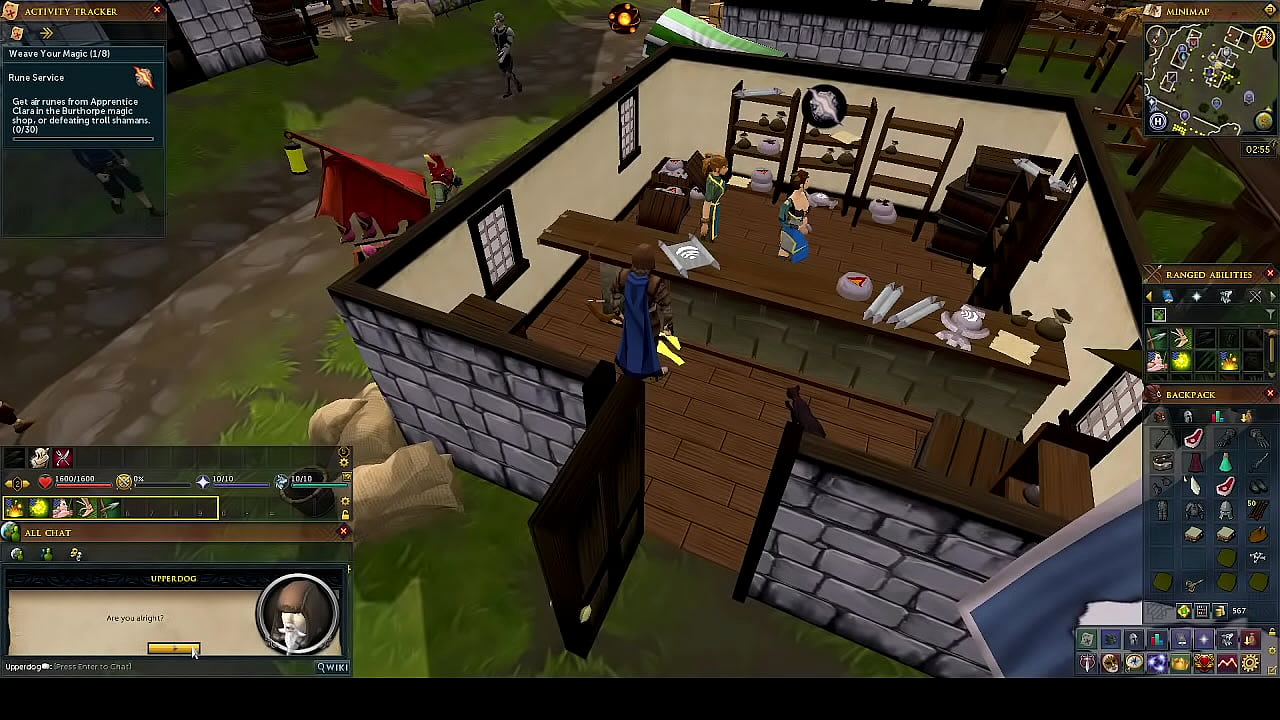Click the action bar padlock icon

345,515
